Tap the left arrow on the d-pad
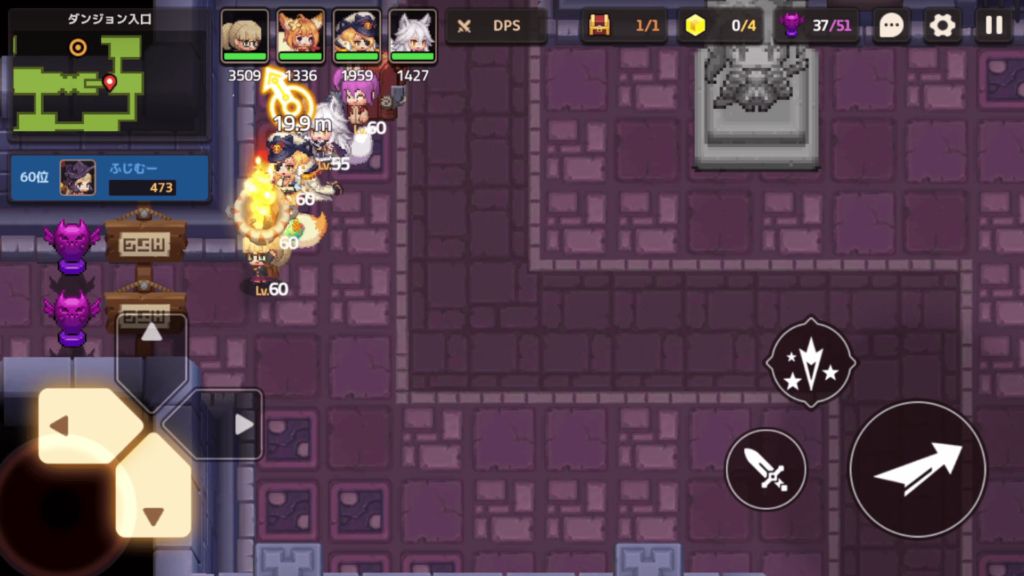Image resolution: width=1024 pixels, height=576 pixels. click(x=84, y=425)
